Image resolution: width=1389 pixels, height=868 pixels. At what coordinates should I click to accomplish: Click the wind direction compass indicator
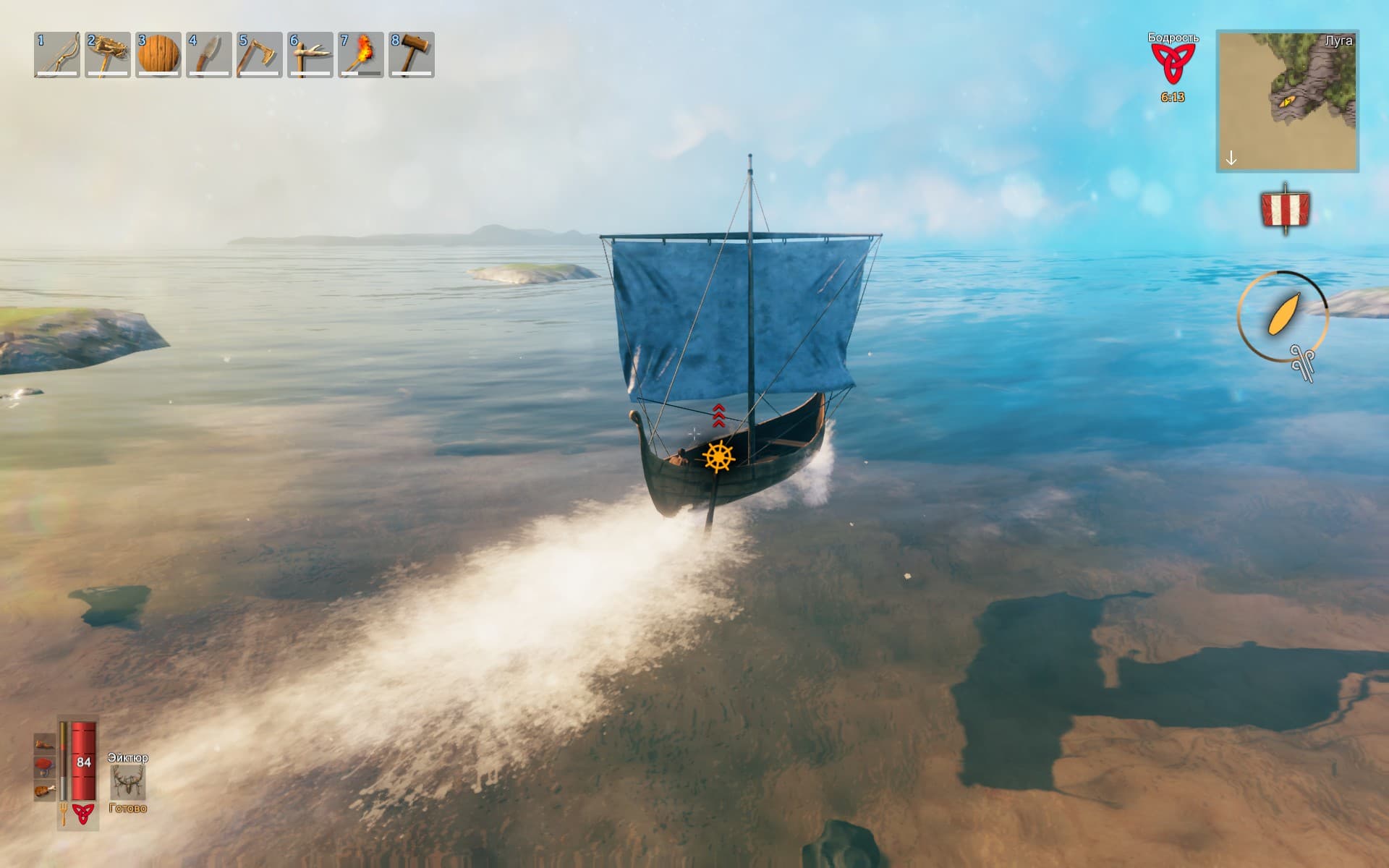pos(1283,316)
